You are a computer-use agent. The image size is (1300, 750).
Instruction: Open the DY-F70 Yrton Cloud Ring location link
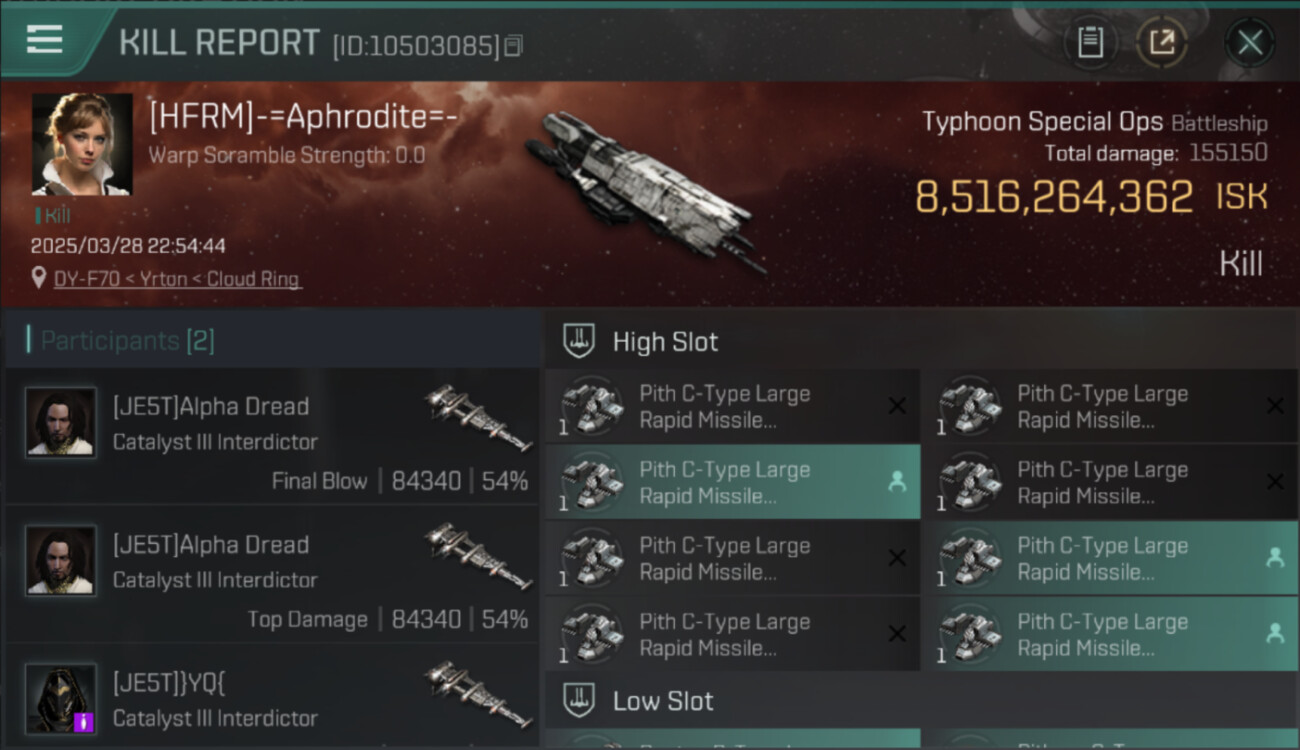pyautogui.click(x=177, y=279)
